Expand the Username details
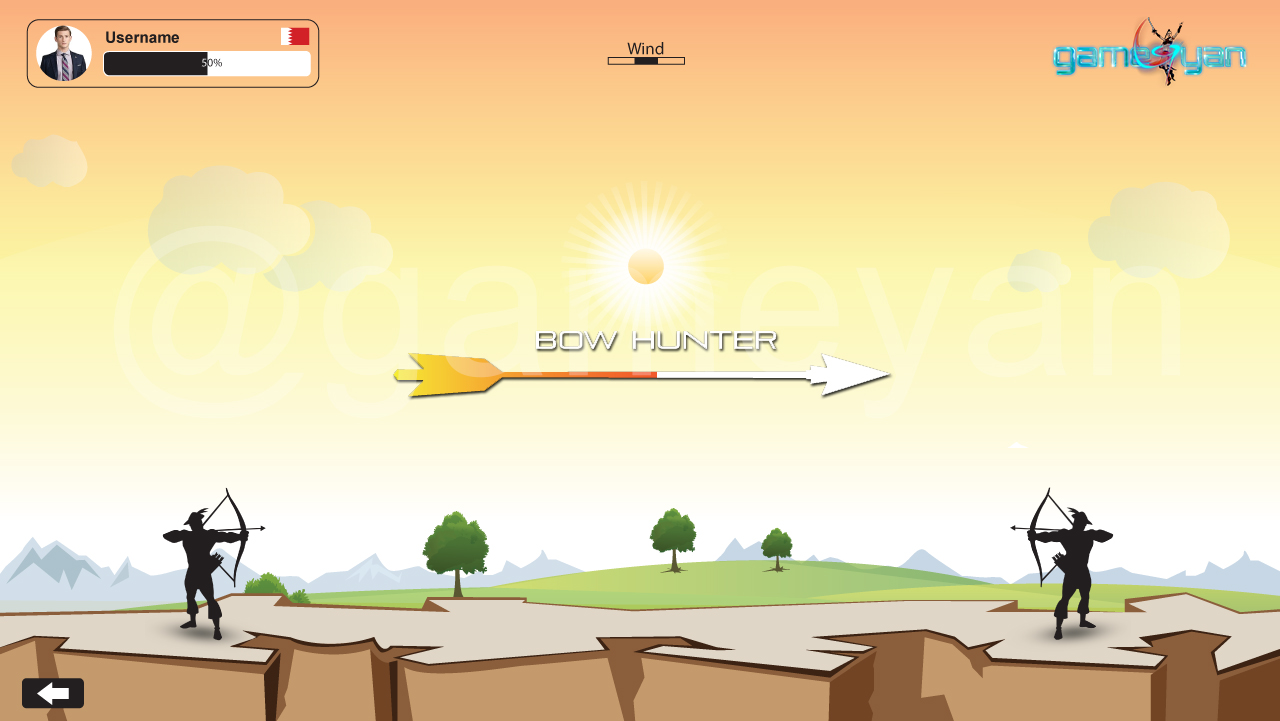This screenshot has height=721, width=1280. tap(143, 38)
